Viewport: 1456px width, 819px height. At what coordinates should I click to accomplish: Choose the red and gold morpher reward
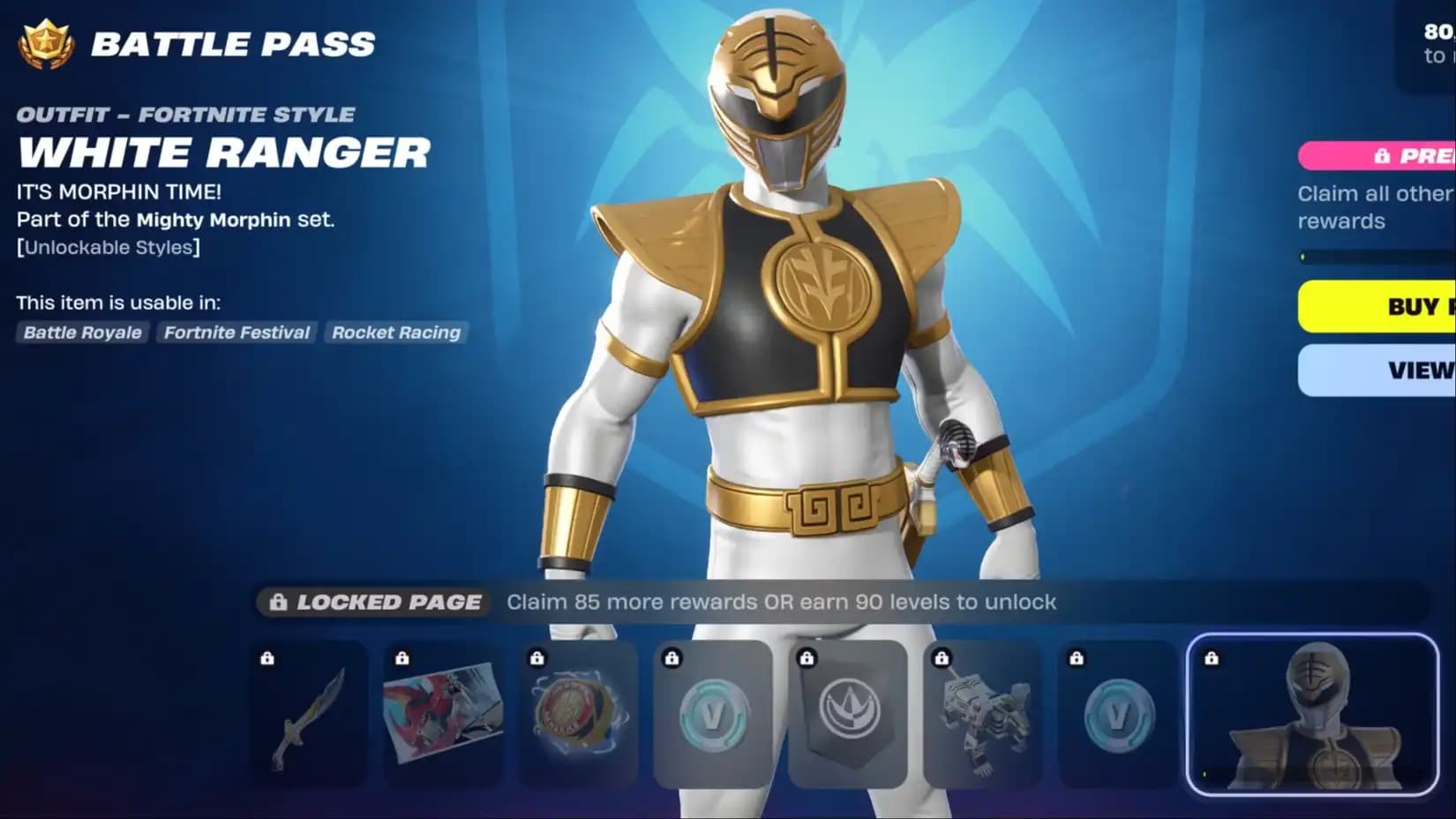[579, 714]
